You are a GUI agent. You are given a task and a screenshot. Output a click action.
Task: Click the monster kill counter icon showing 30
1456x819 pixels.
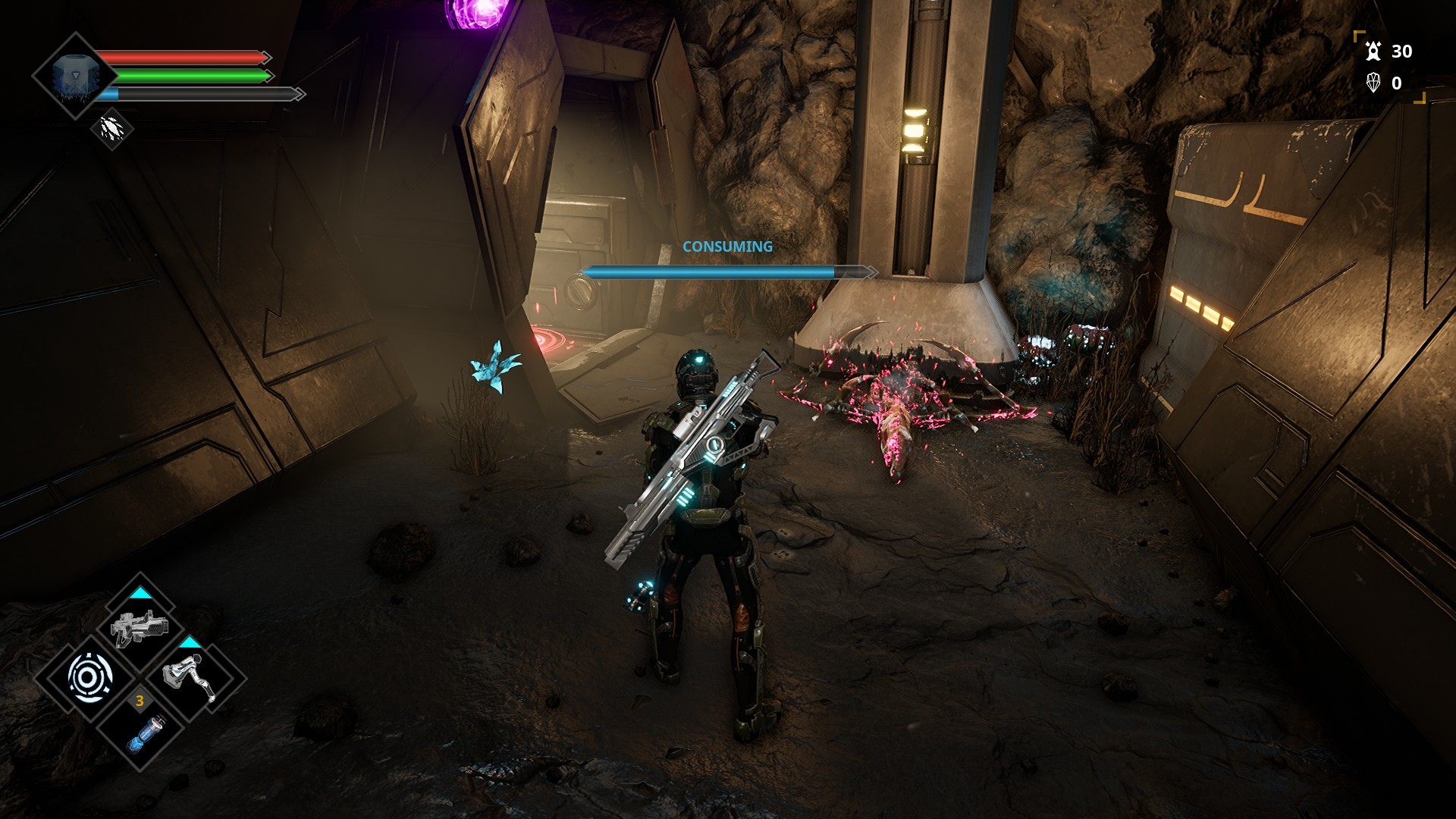[x=1374, y=52]
